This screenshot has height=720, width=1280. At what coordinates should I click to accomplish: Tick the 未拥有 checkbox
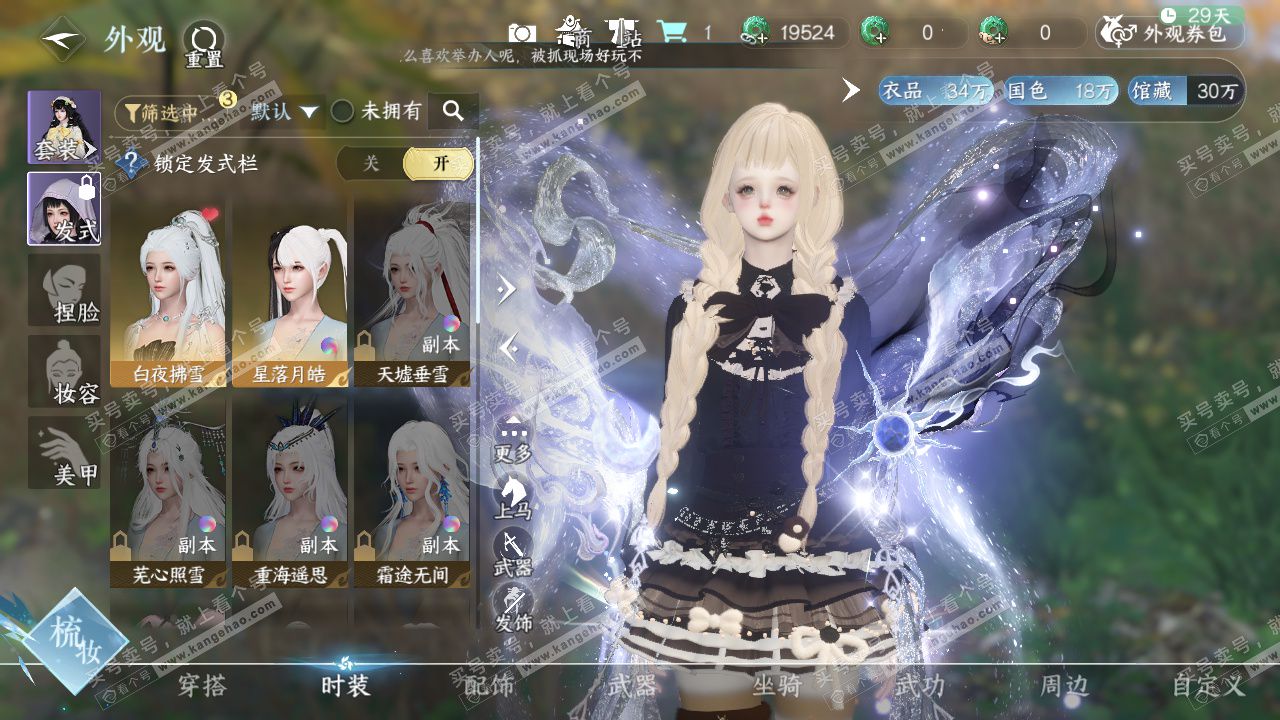pos(343,112)
